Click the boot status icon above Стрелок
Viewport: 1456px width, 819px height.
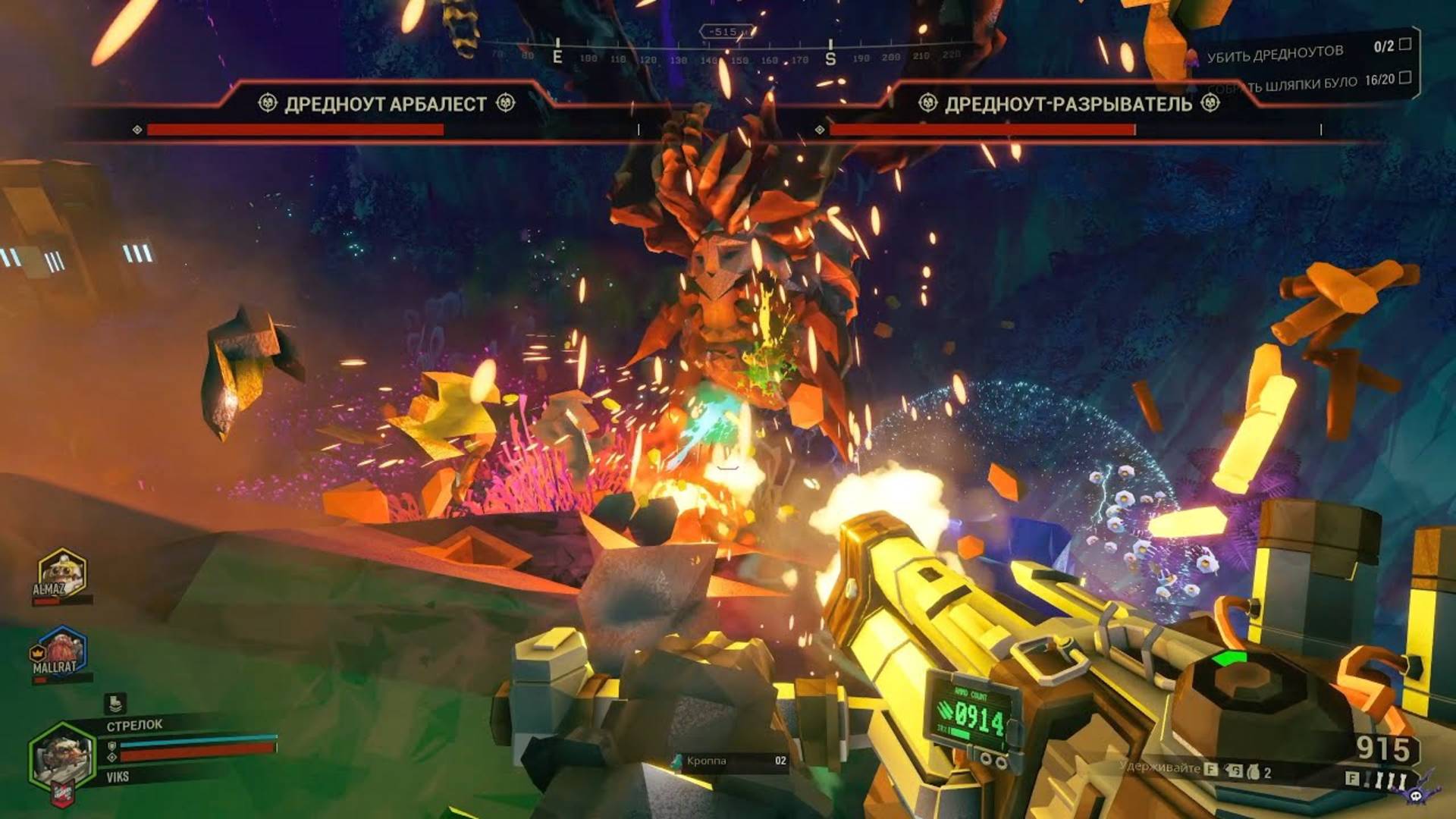tap(115, 703)
